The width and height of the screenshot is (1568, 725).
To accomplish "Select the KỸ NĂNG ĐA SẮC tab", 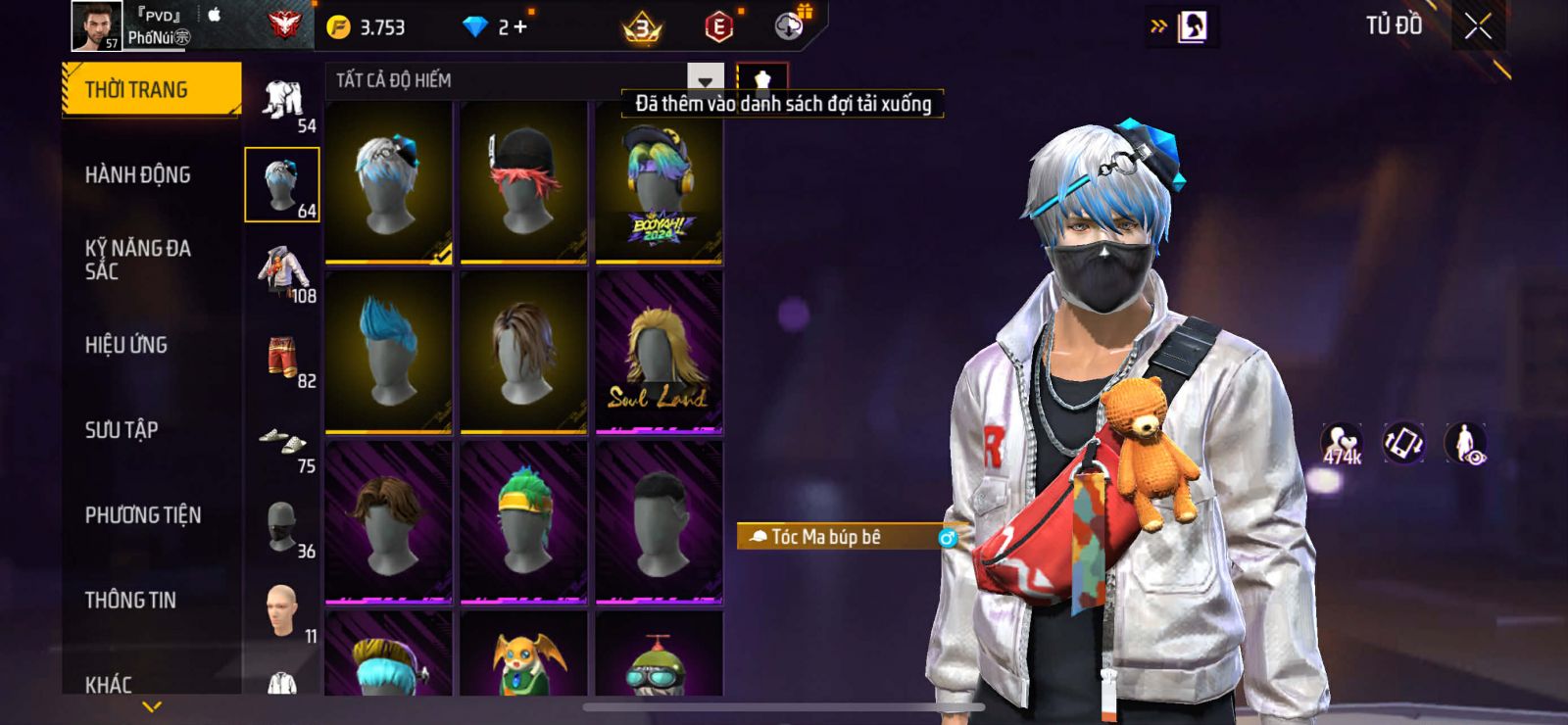I will [137, 260].
